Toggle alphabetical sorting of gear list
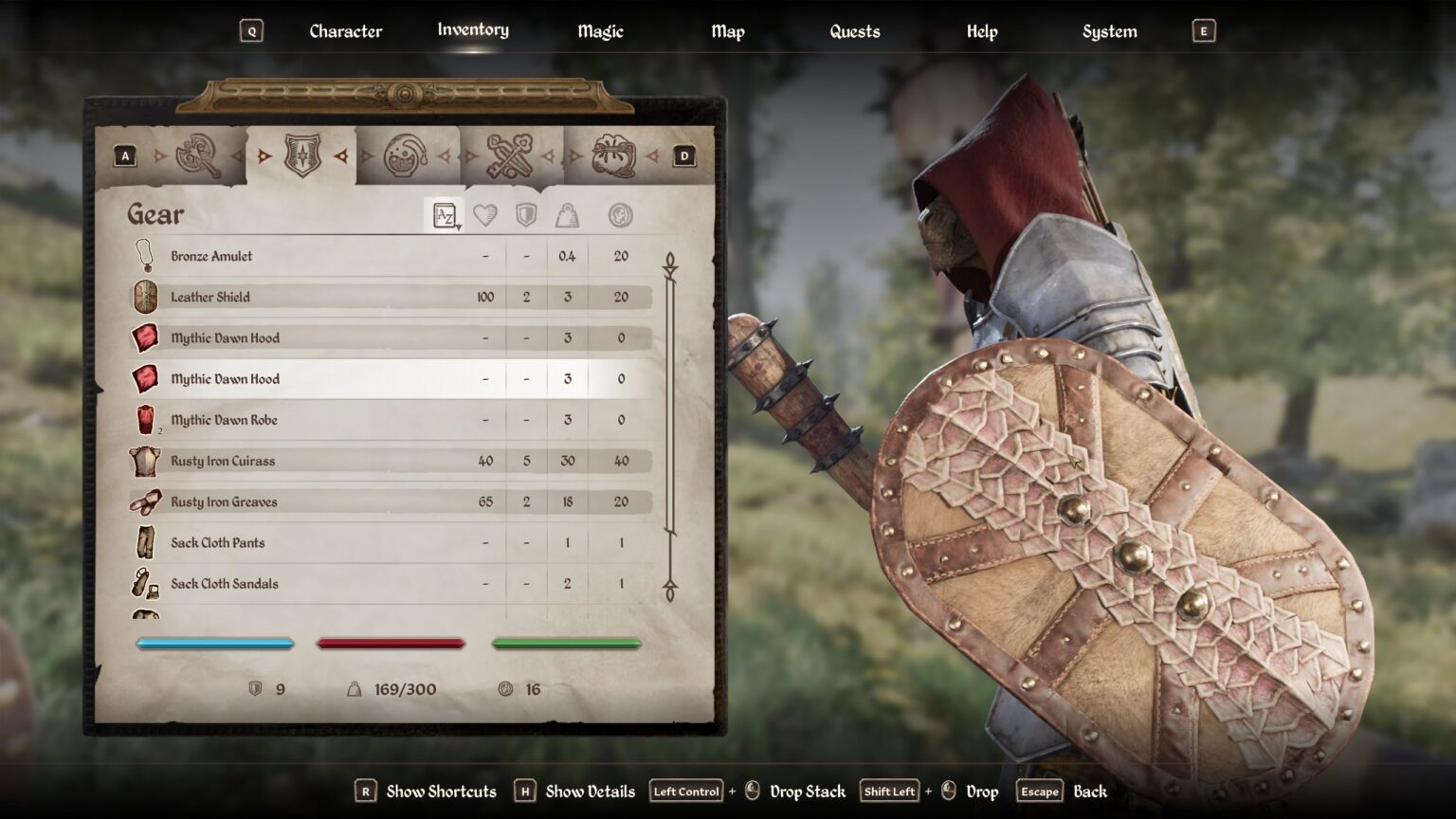The width and height of the screenshot is (1456, 819). (444, 214)
